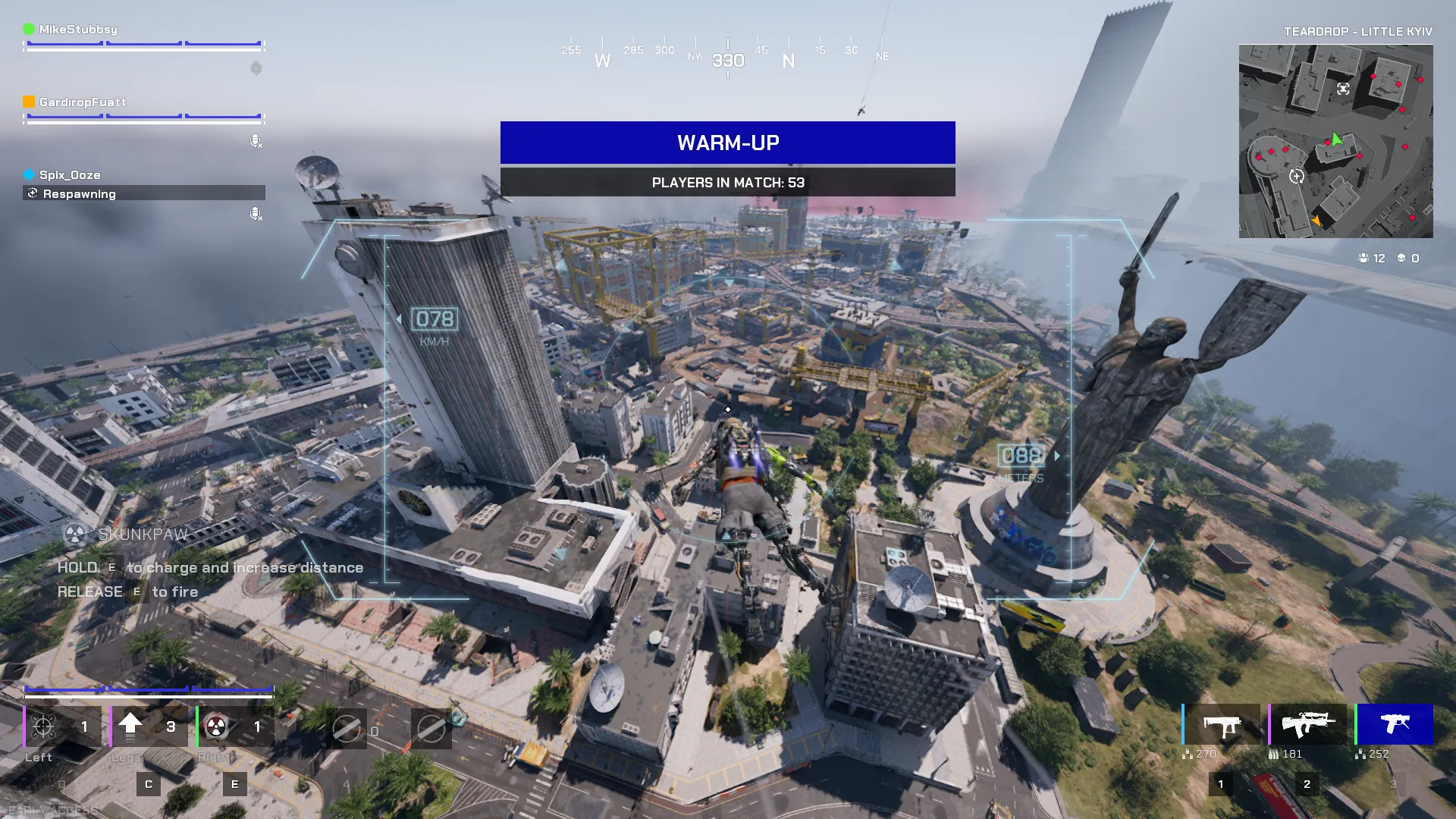Screen dimensions: 1456x819
Task: Select teammate MikeStubbsy in squad list
Action: [x=78, y=30]
